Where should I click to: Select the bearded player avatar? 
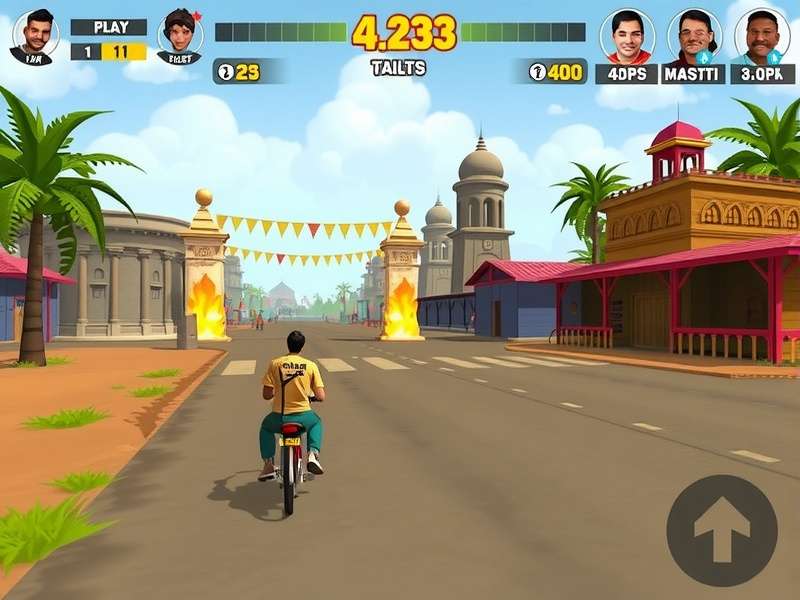pos(35,35)
